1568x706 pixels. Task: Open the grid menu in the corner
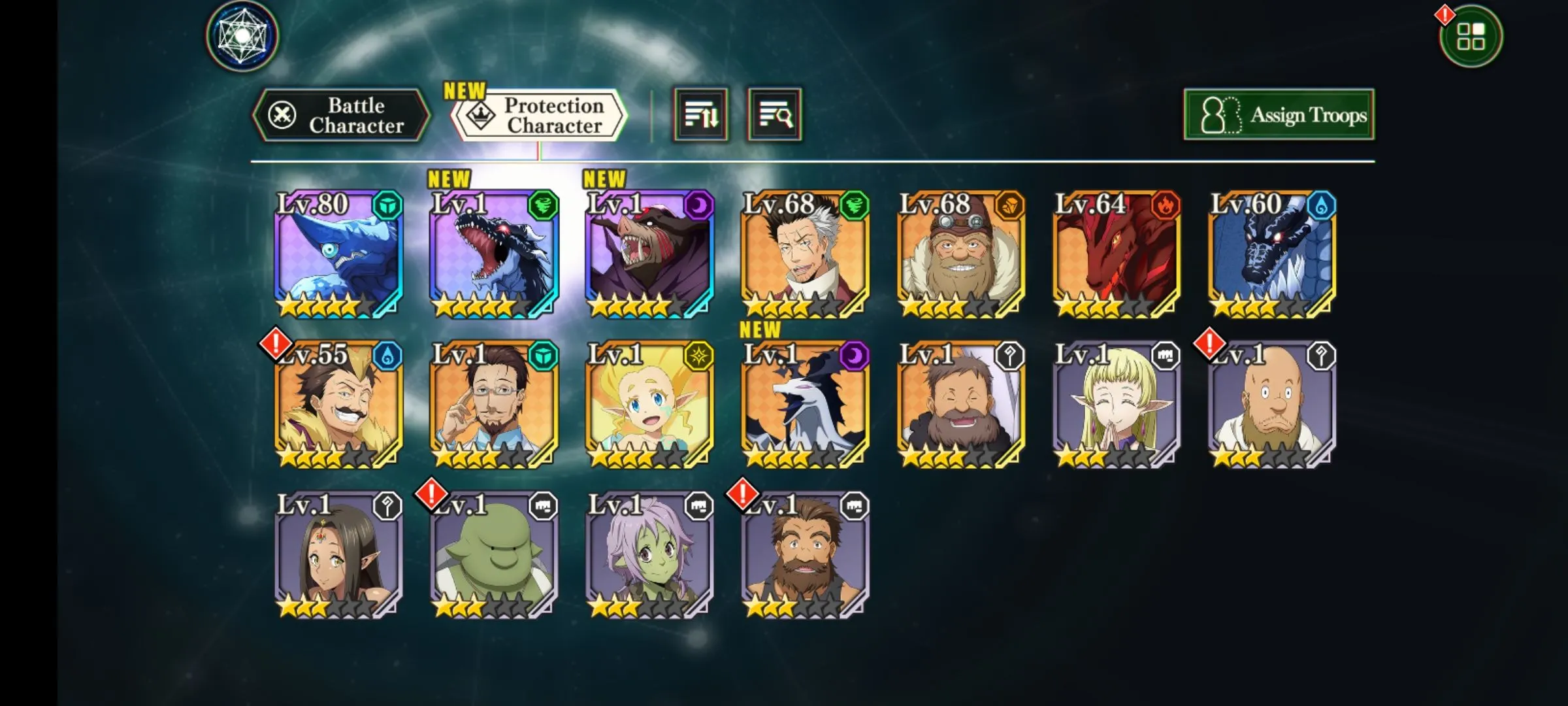coord(1470,37)
